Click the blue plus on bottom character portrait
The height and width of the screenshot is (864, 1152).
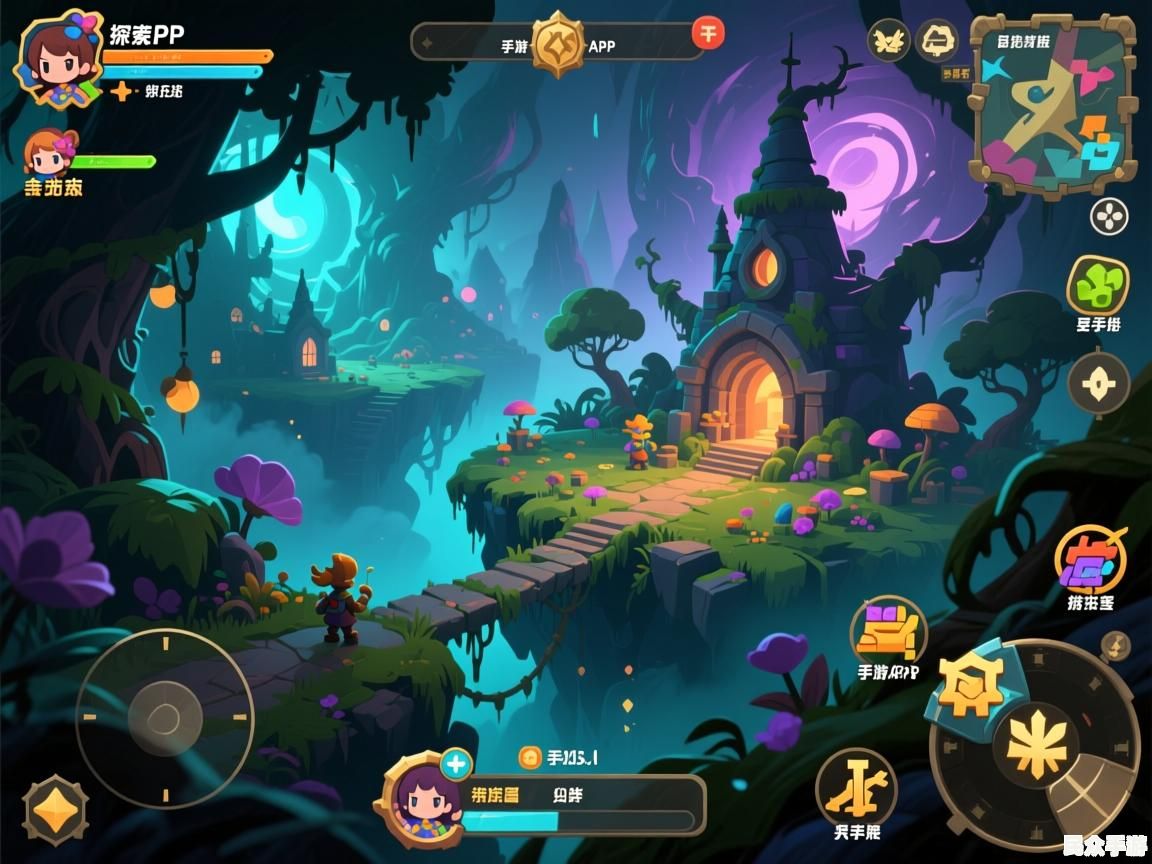pos(456,765)
